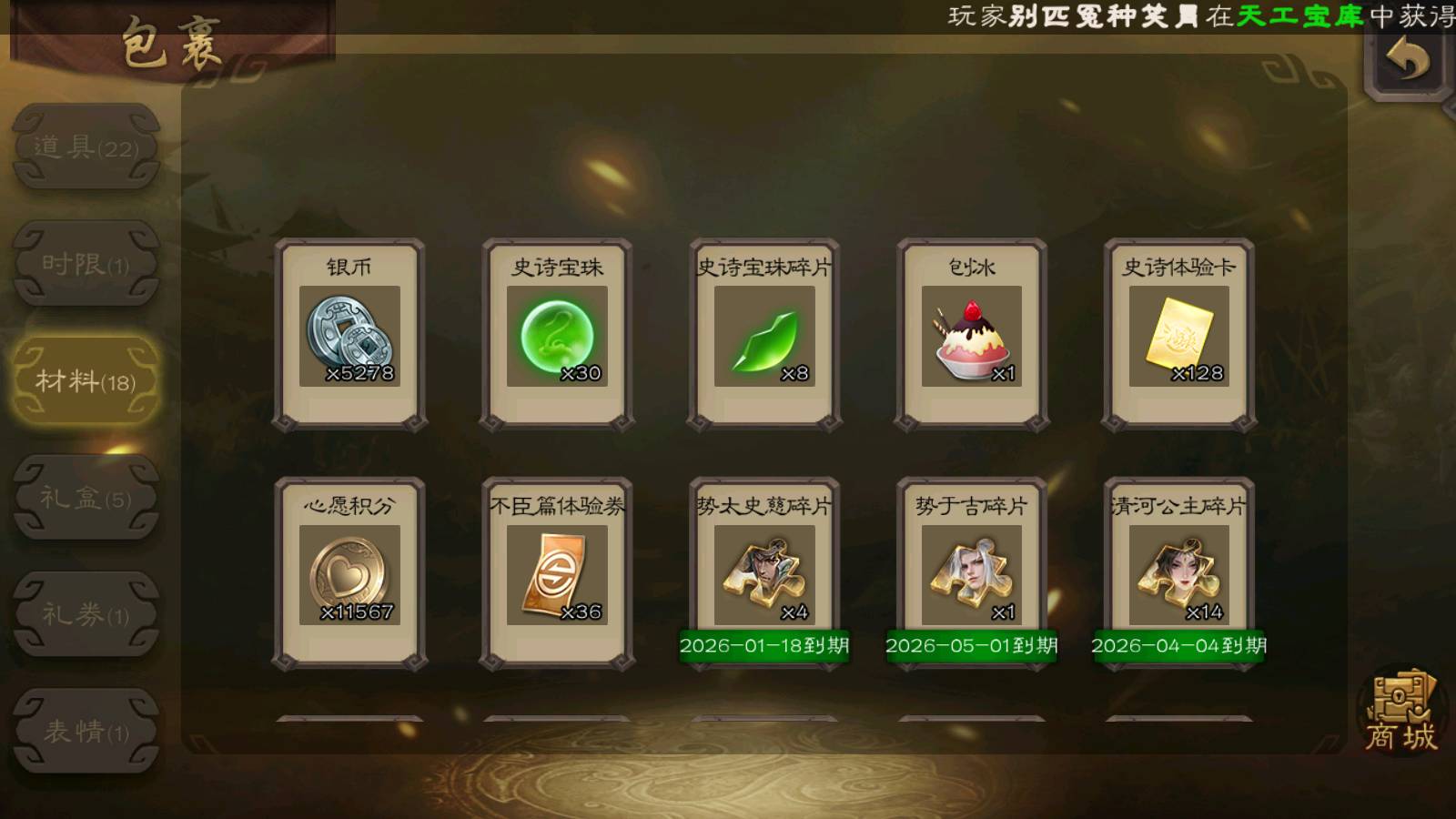The width and height of the screenshot is (1456, 819).
Task: Select the 清河公主碎片 puzzle piece
Action: pyautogui.click(x=1179, y=573)
